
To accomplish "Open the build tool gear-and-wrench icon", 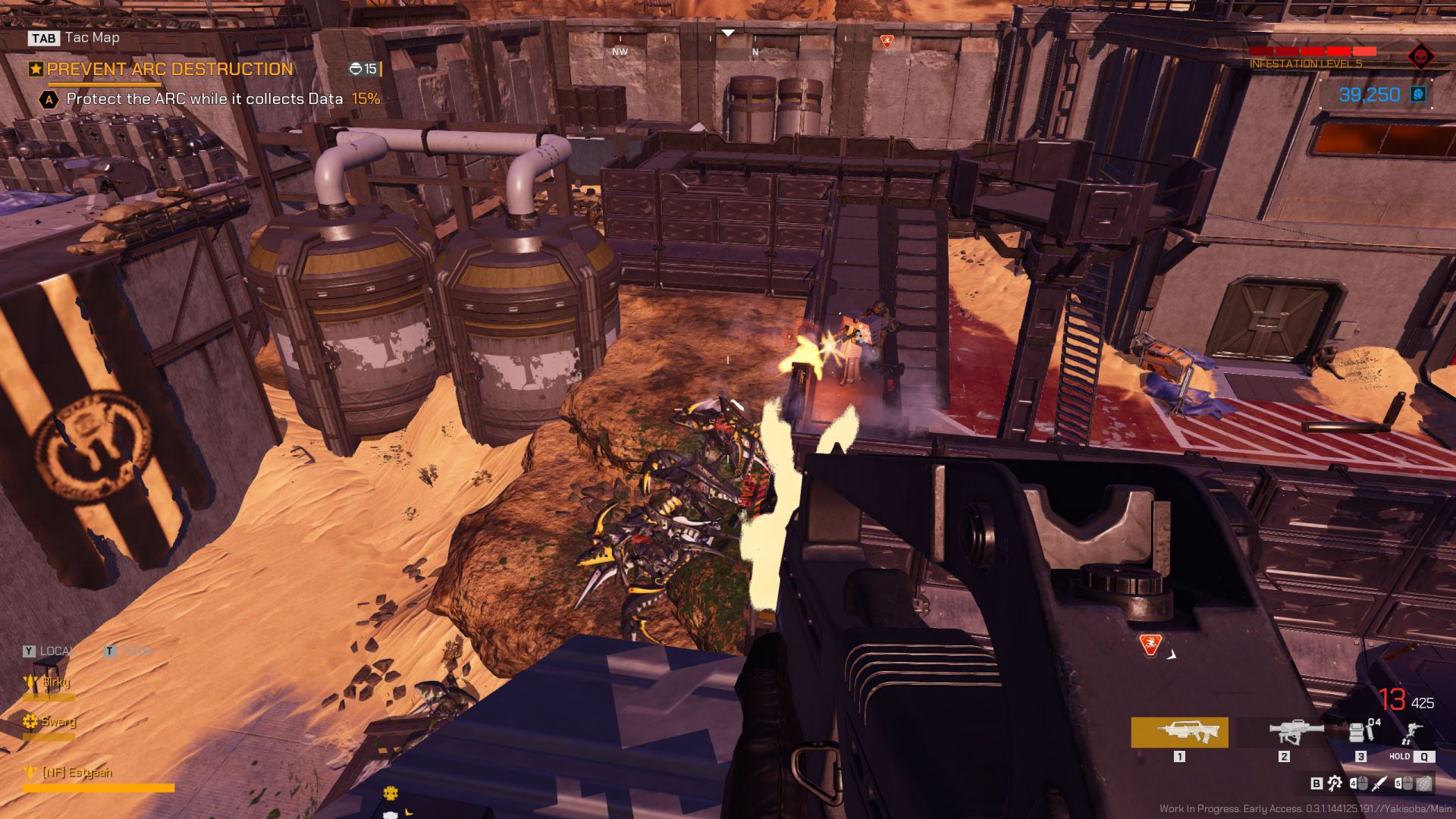I will coord(1335,783).
